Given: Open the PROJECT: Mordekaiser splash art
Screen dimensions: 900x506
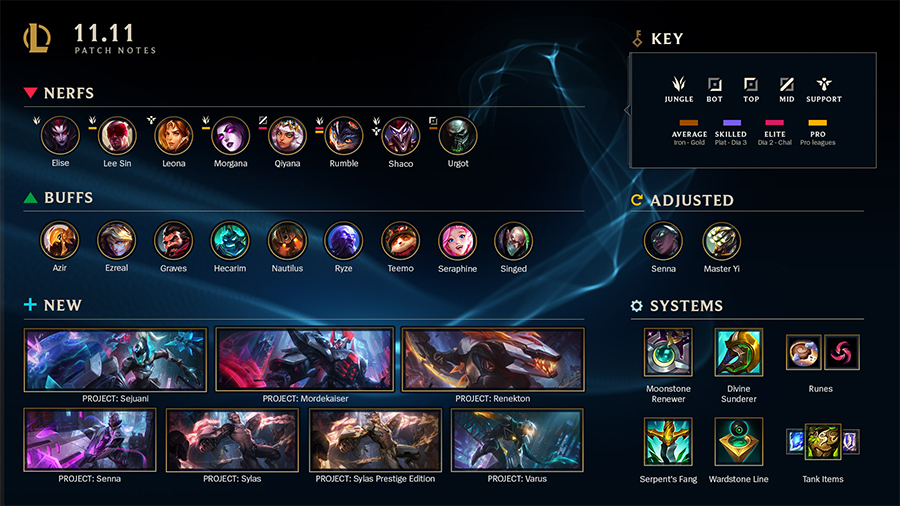Looking at the screenshot, I should pyautogui.click(x=305, y=359).
